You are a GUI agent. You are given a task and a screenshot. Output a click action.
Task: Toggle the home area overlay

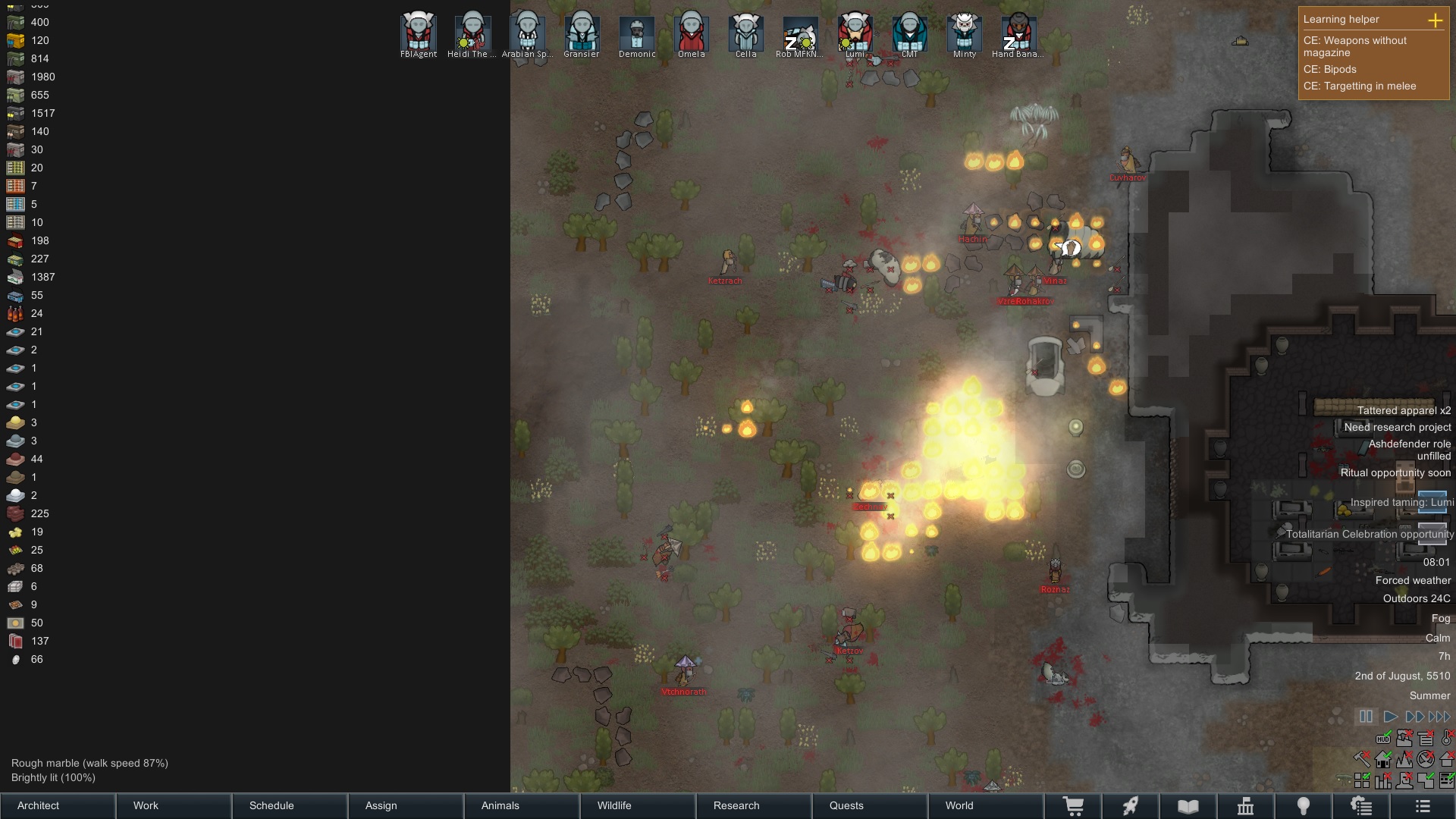coord(1383,759)
